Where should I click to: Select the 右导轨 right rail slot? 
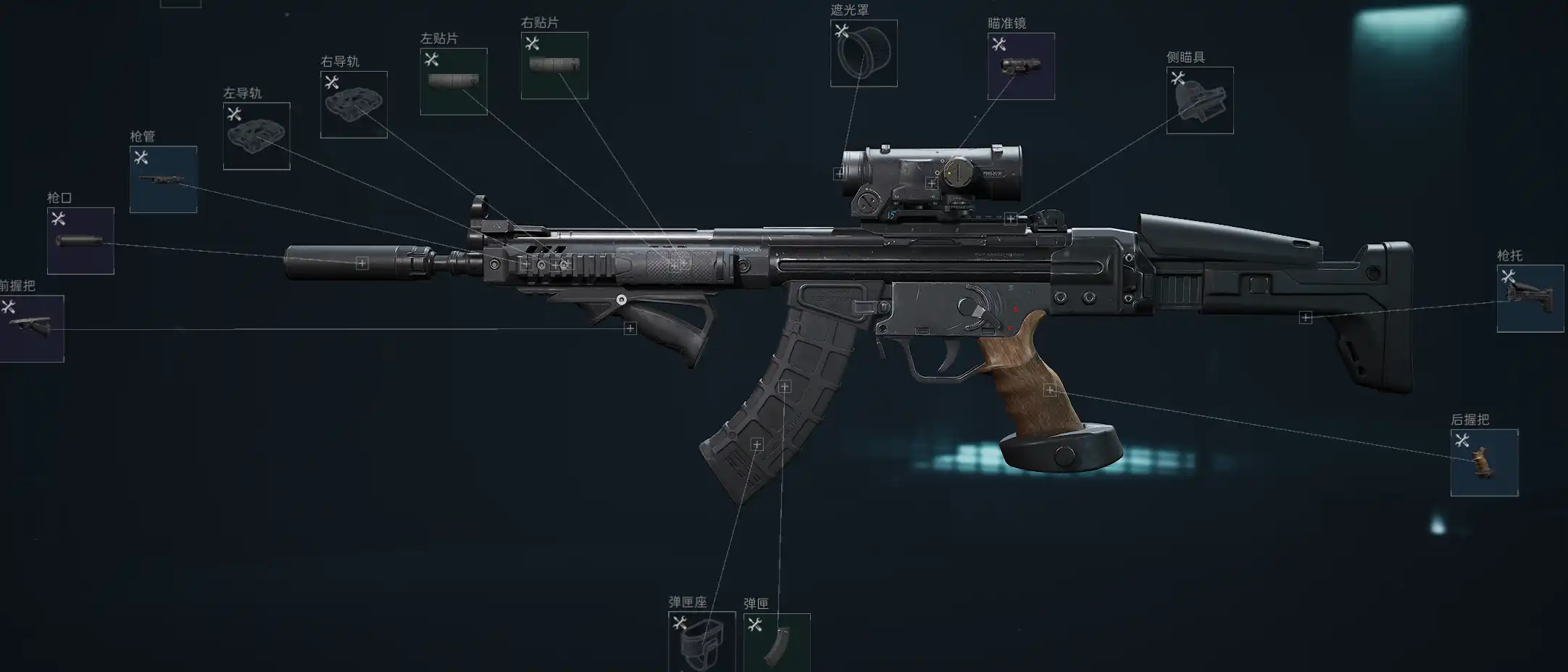[354, 104]
